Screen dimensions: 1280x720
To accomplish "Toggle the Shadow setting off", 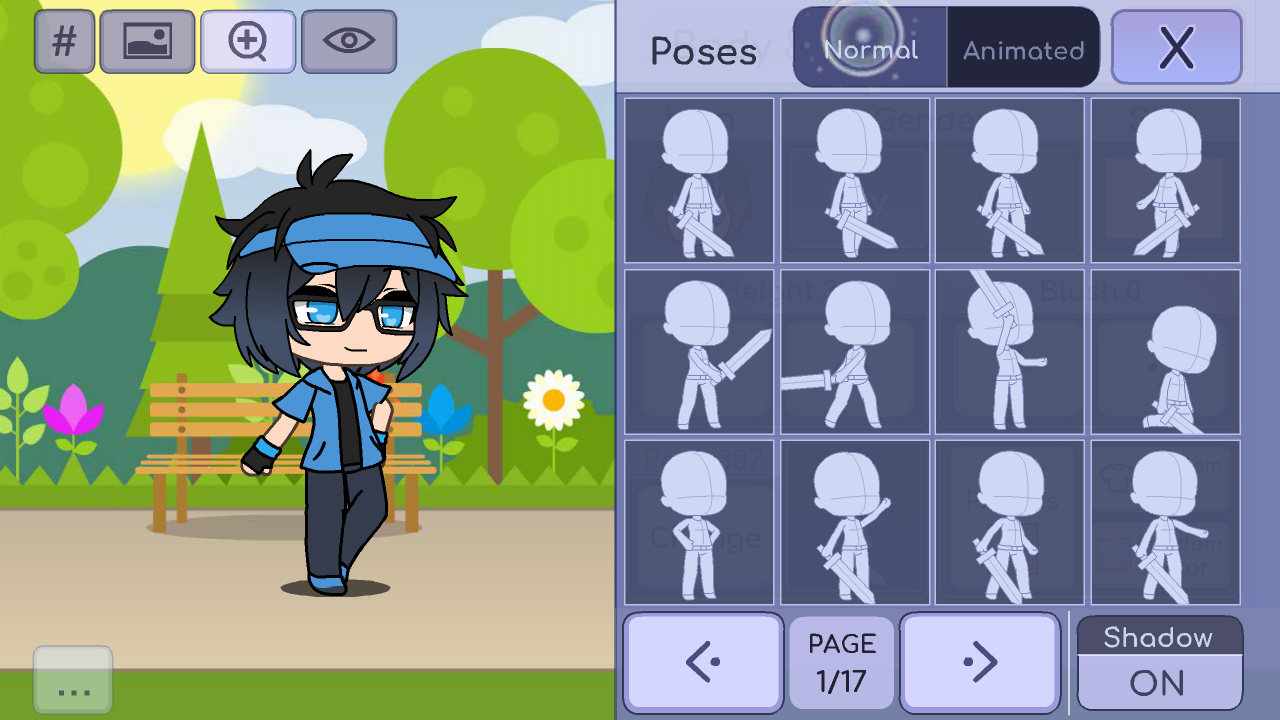I will click(x=1159, y=682).
